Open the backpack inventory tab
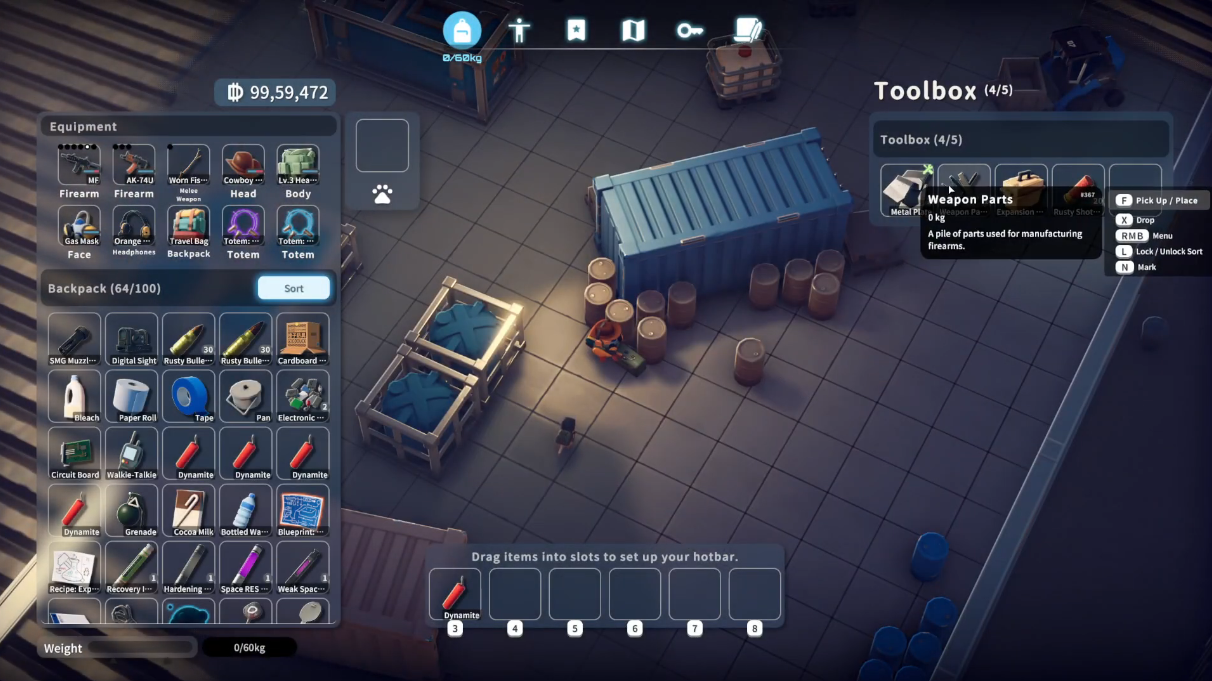 (x=462, y=30)
